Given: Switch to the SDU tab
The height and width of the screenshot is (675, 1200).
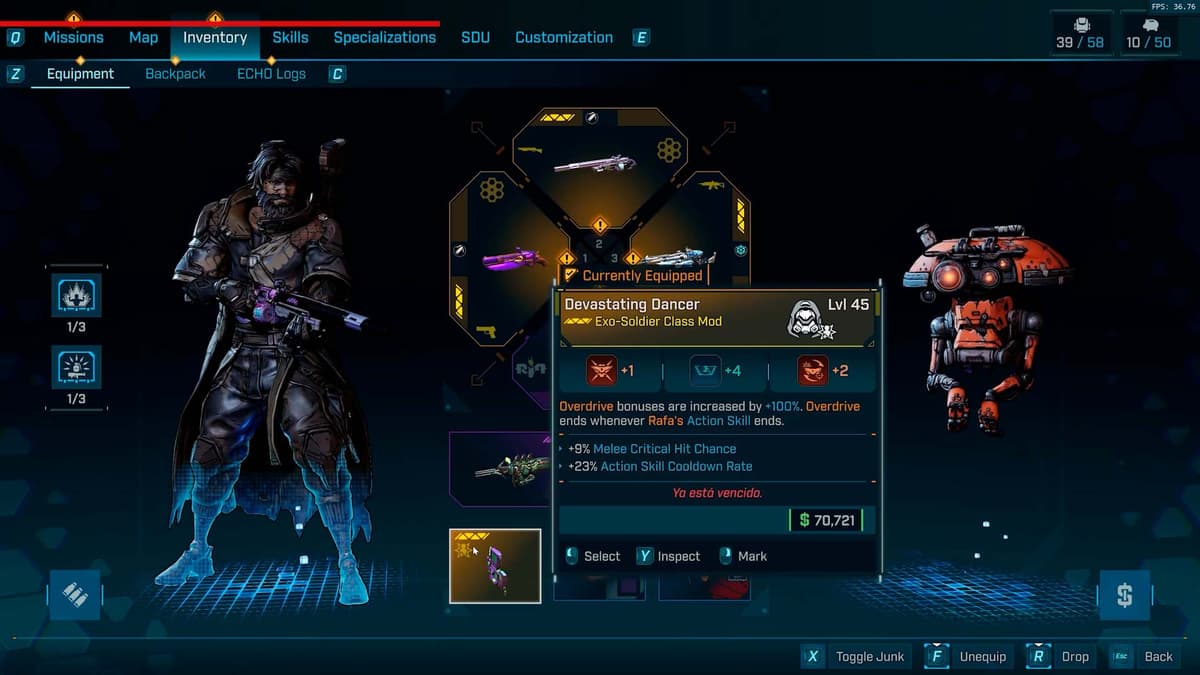Looking at the screenshot, I should [x=475, y=38].
